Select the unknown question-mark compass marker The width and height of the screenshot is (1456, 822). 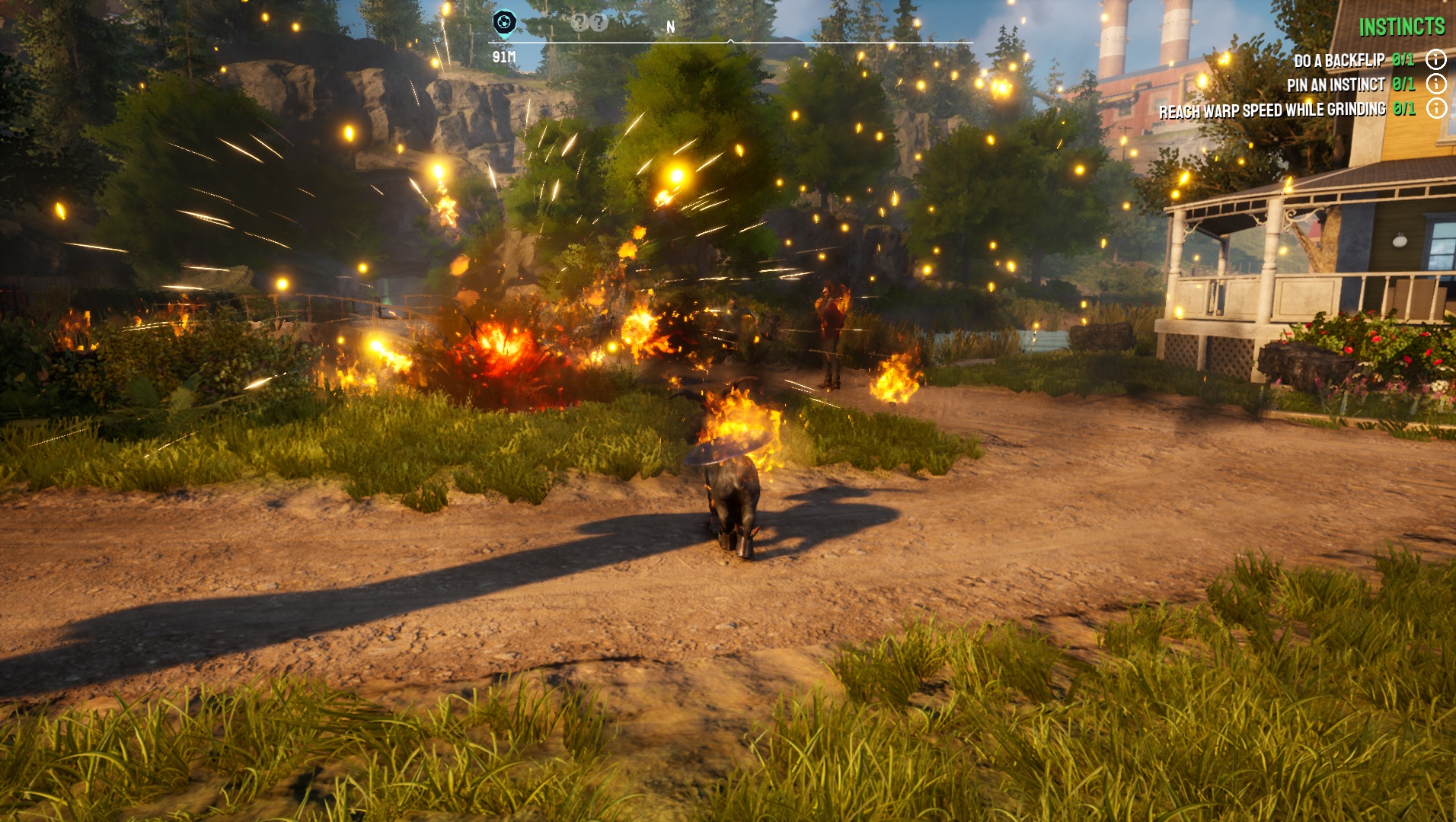click(589, 23)
